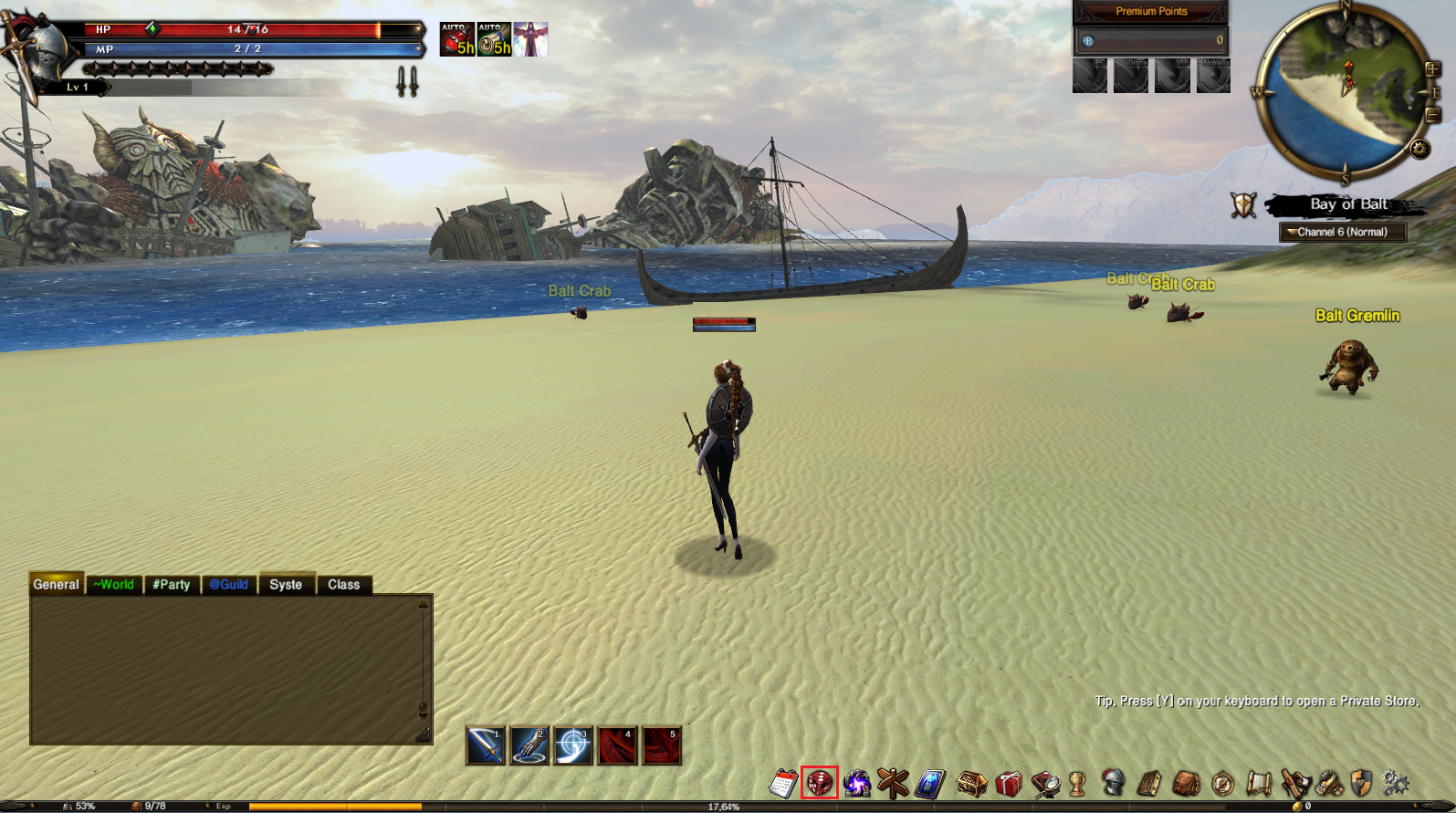The width and height of the screenshot is (1456, 813).
Task: Open the treasure chest menu icon
Action: pos(971,783)
